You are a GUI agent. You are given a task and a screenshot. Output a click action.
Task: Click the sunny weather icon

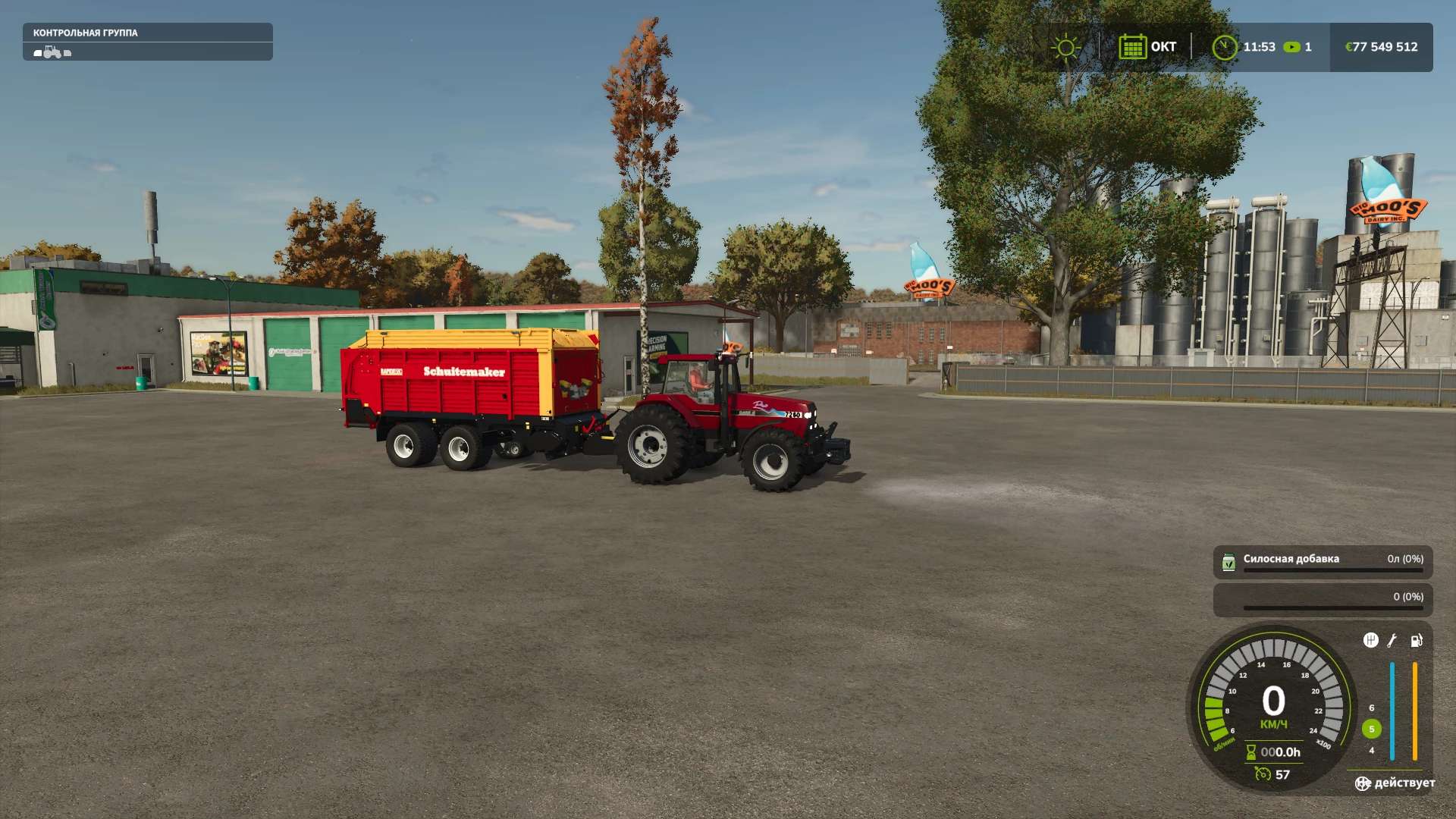[1065, 47]
